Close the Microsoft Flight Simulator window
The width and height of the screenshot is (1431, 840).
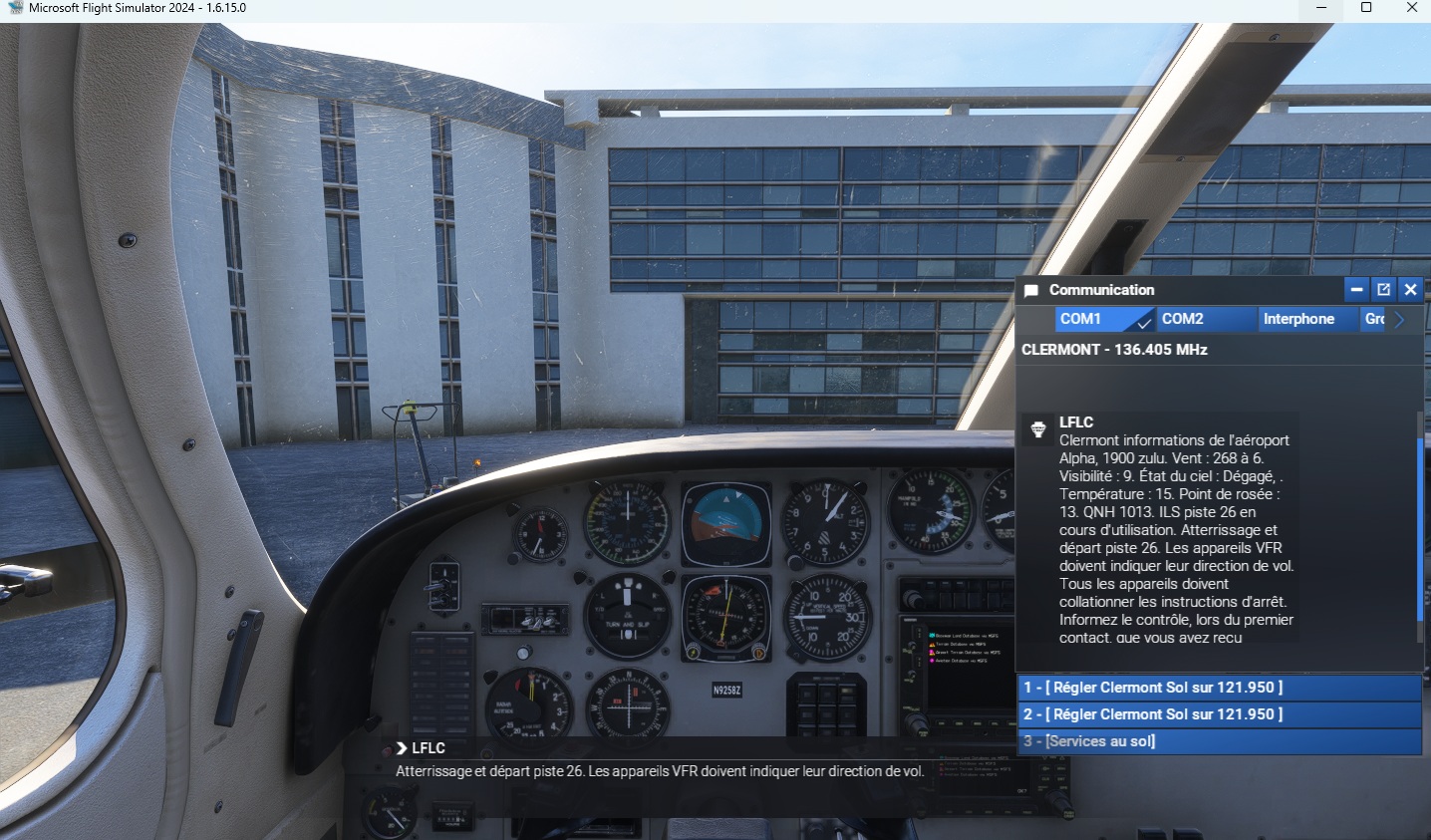(1411, 8)
